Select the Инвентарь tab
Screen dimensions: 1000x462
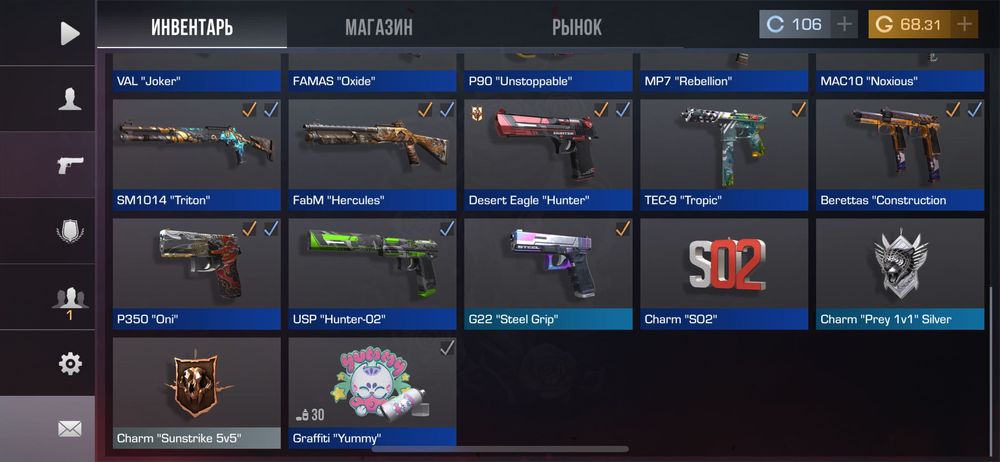192,27
